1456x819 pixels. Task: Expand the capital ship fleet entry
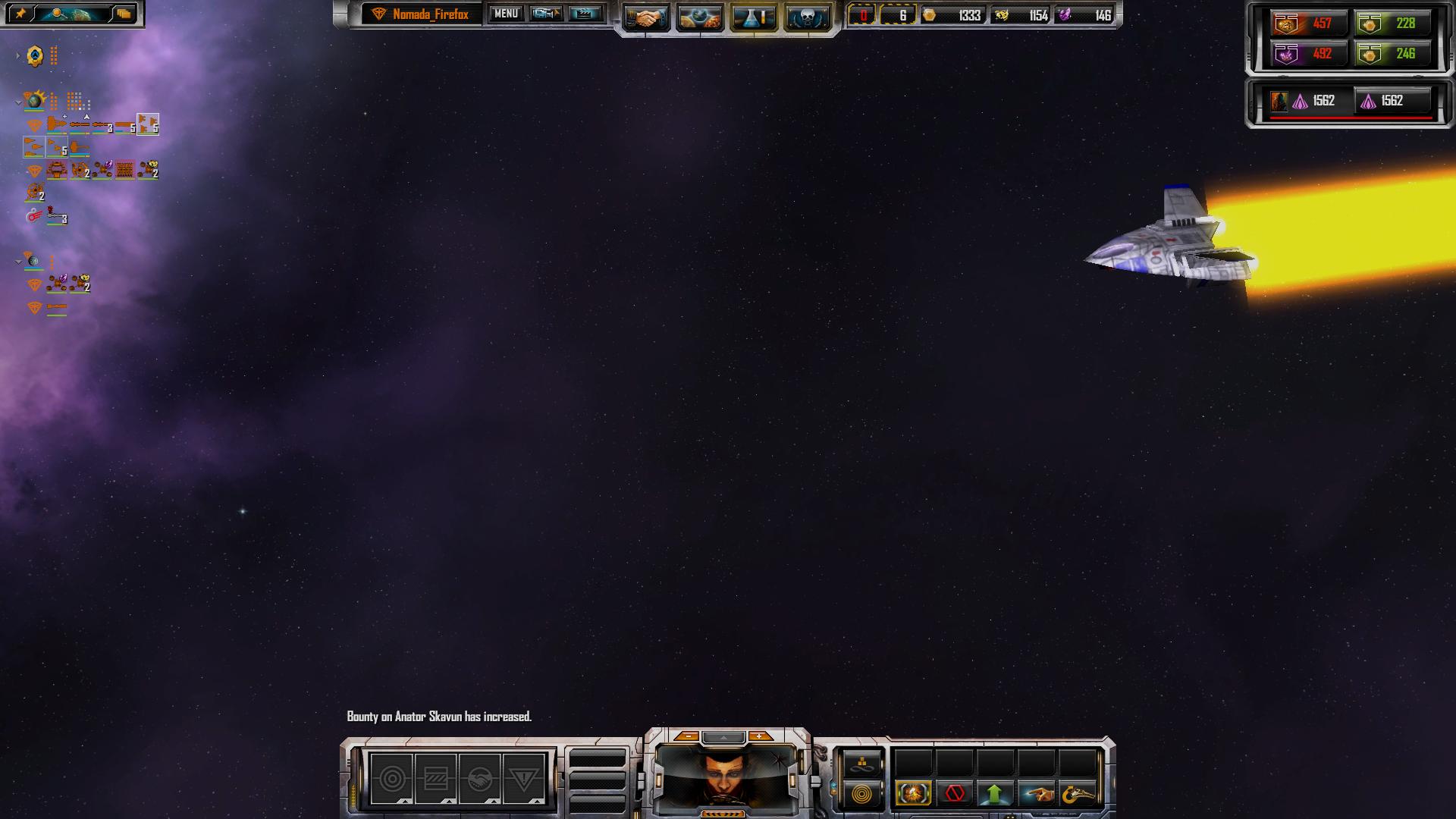(x=18, y=55)
